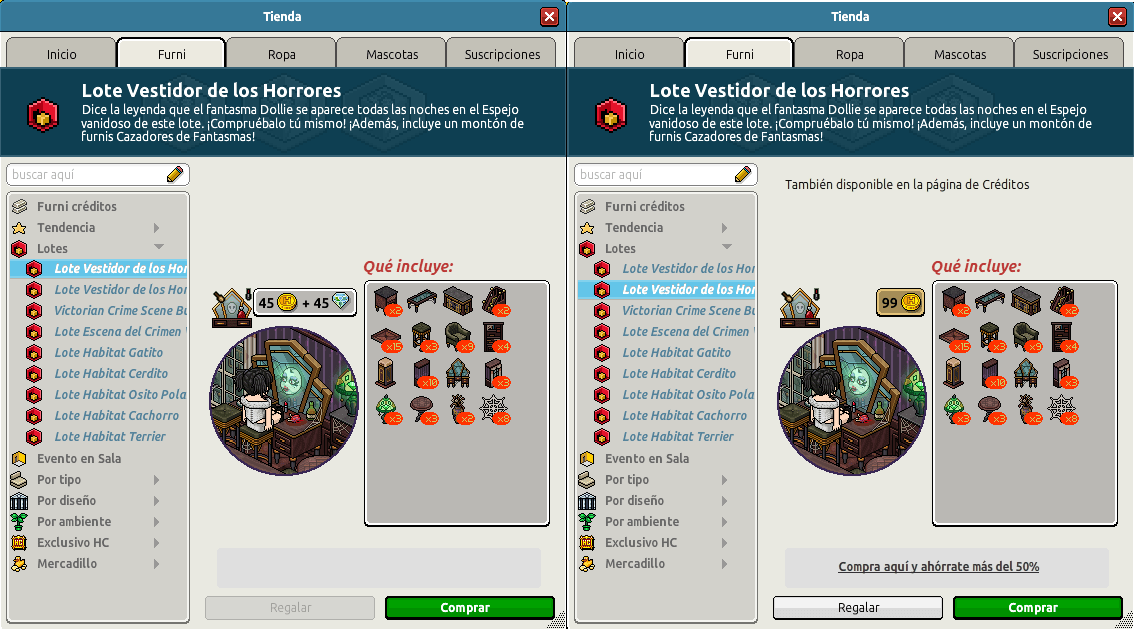This screenshot has width=1134, height=629.
Task: Expand Tendencia category in the diamond-price shop window
Action: [66, 228]
